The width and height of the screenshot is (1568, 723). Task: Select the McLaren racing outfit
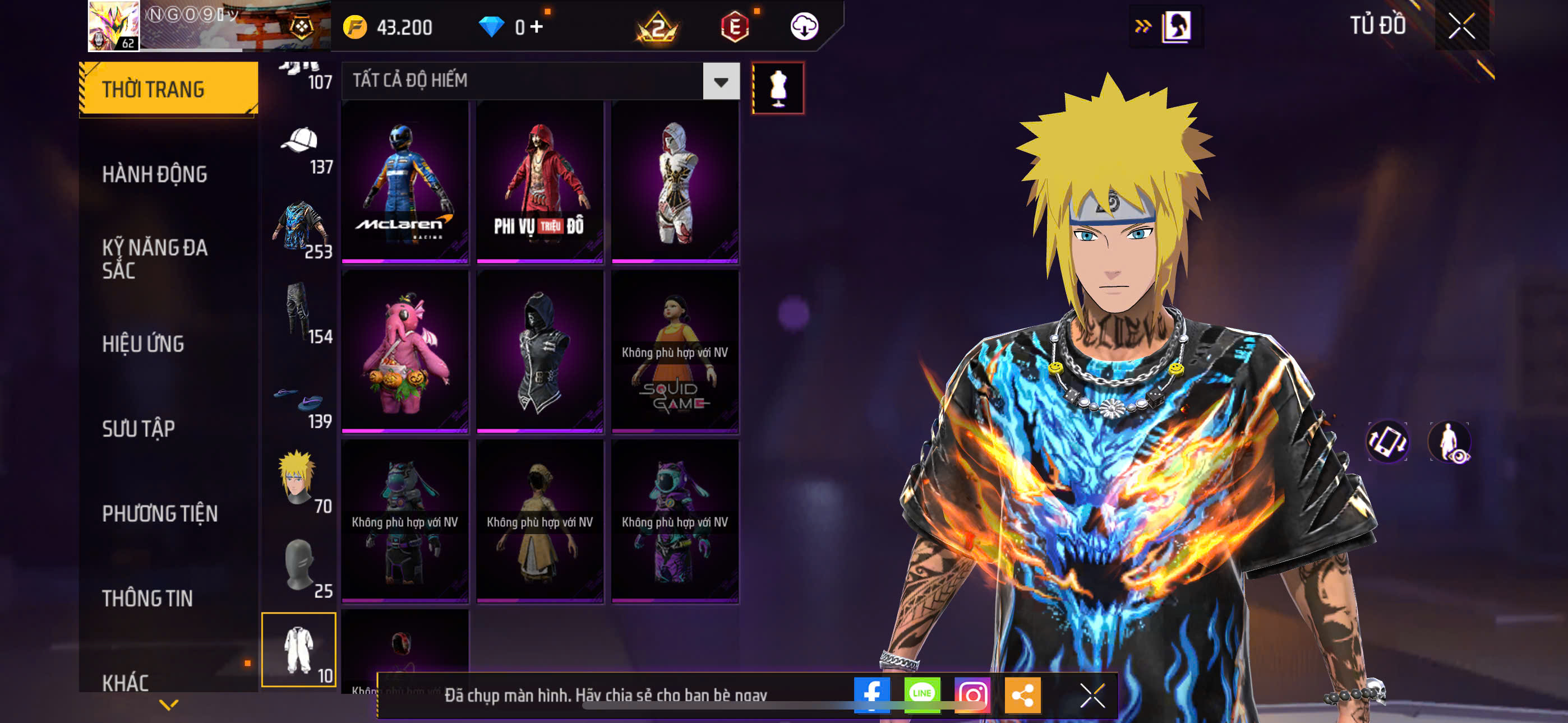click(x=405, y=182)
